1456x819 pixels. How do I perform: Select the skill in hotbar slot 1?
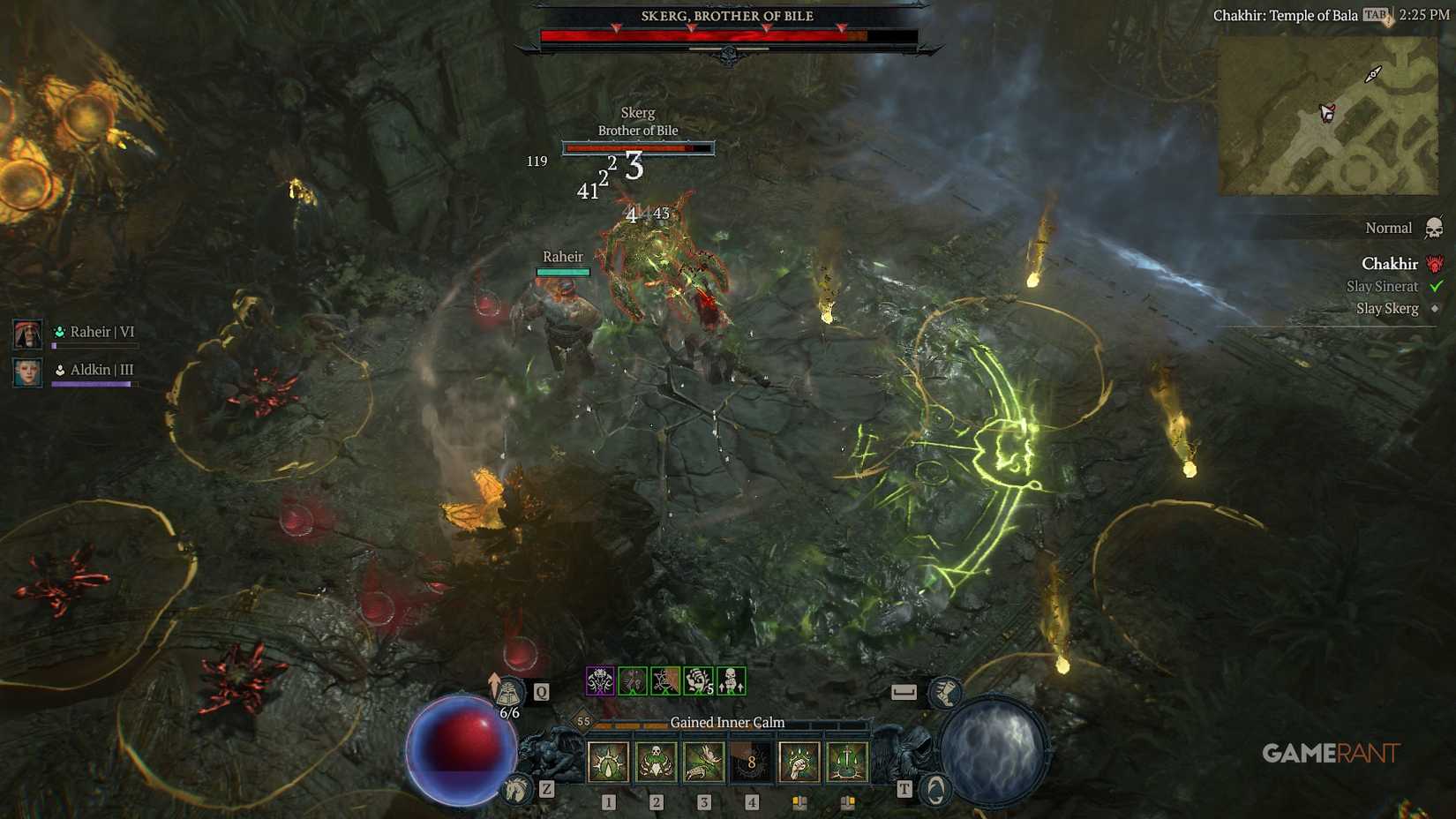(x=608, y=762)
